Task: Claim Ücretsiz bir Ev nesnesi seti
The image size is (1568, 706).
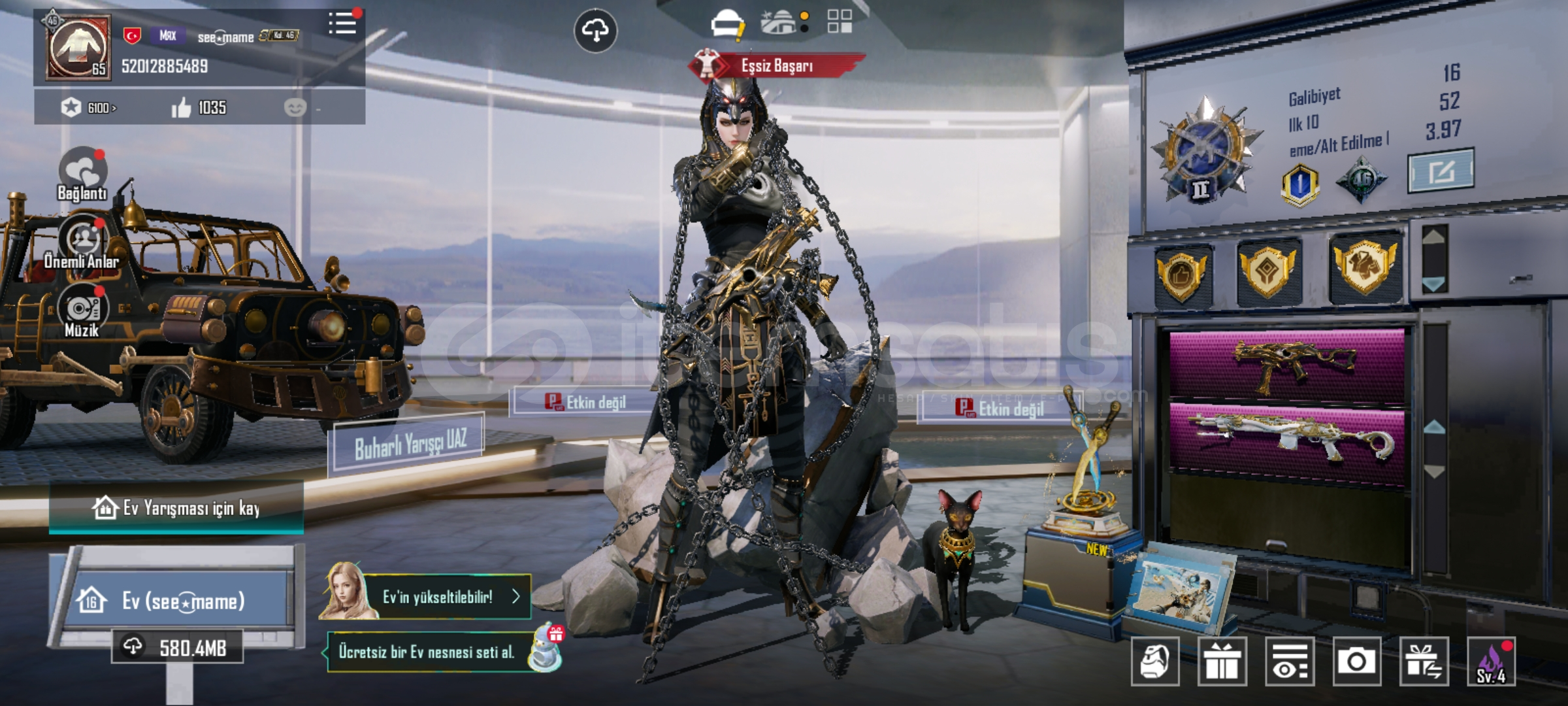Action: coord(438,652)
